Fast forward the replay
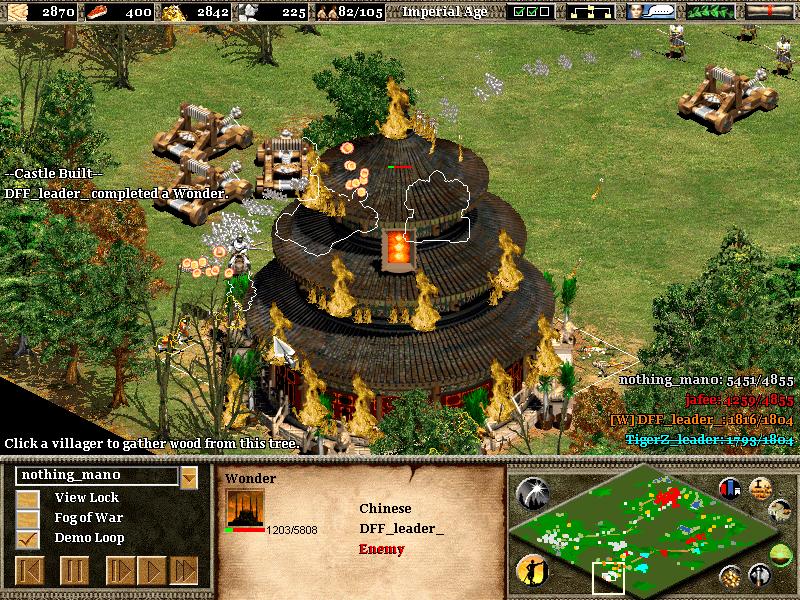Viewport: 800px width, 600px height. point(184,571)
